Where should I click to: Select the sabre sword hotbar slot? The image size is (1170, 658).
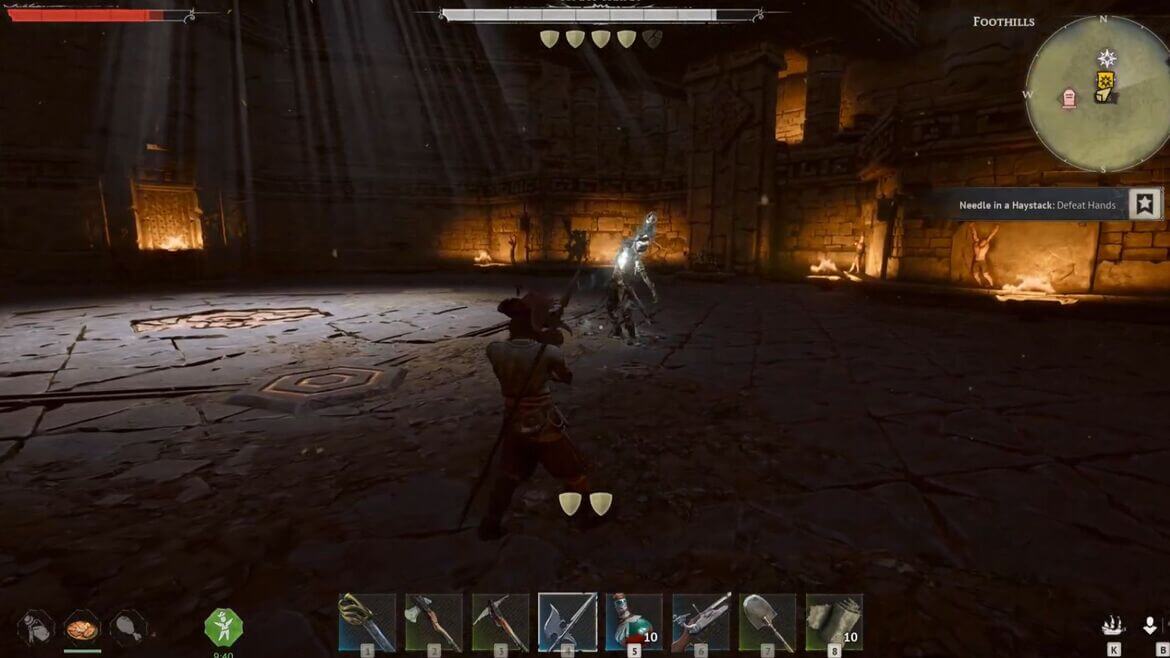coord(367,622)
